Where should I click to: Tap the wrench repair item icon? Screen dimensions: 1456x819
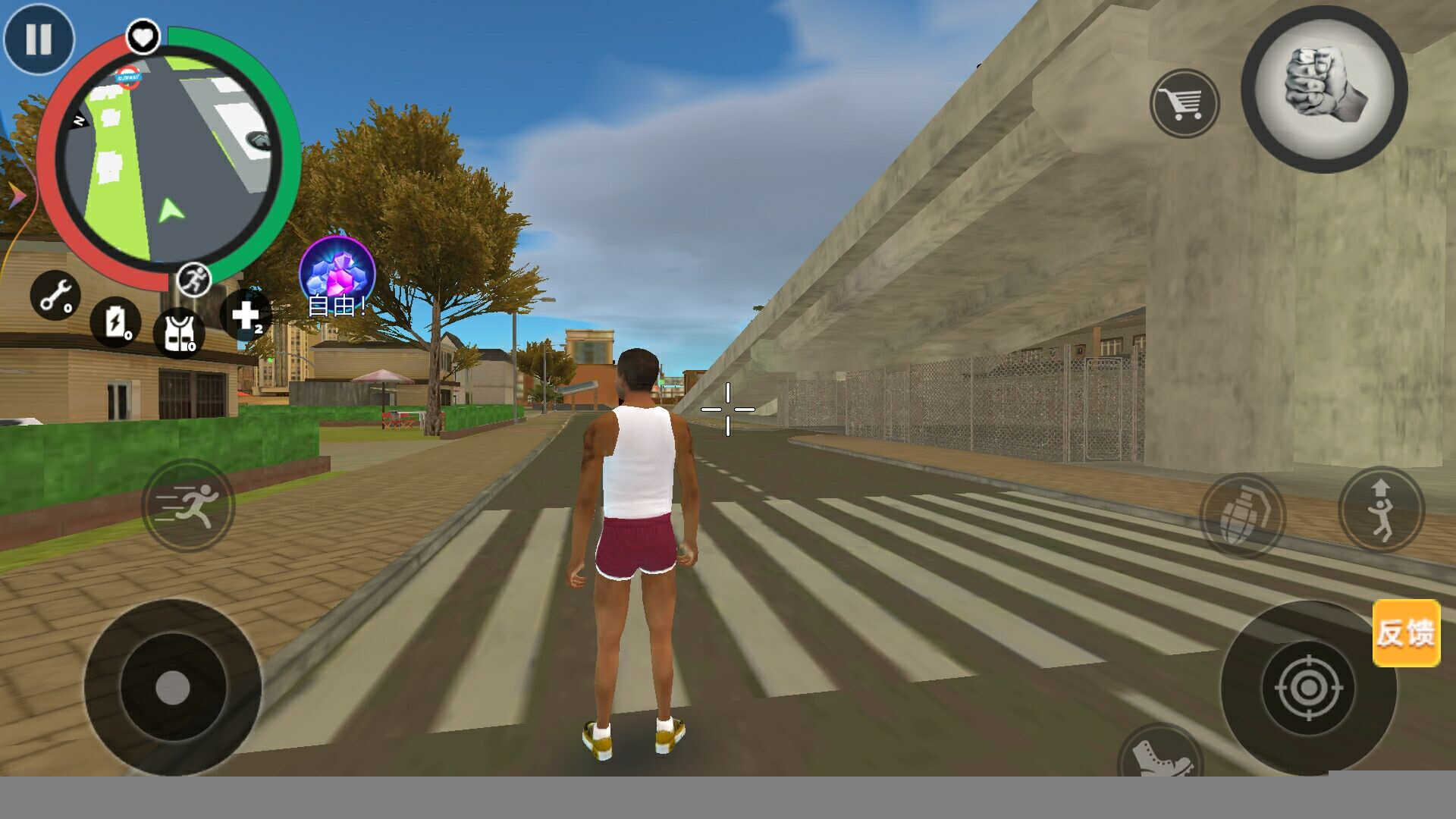click(x=55, y=296)
